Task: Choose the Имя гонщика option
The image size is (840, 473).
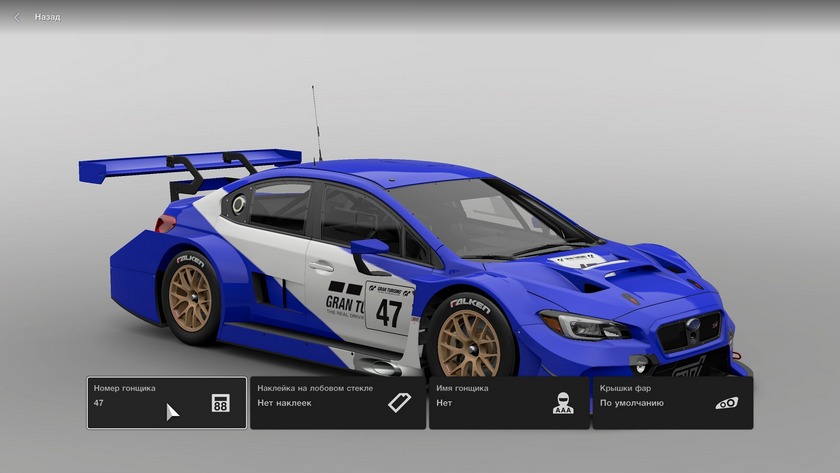Action: pos(509,402)
